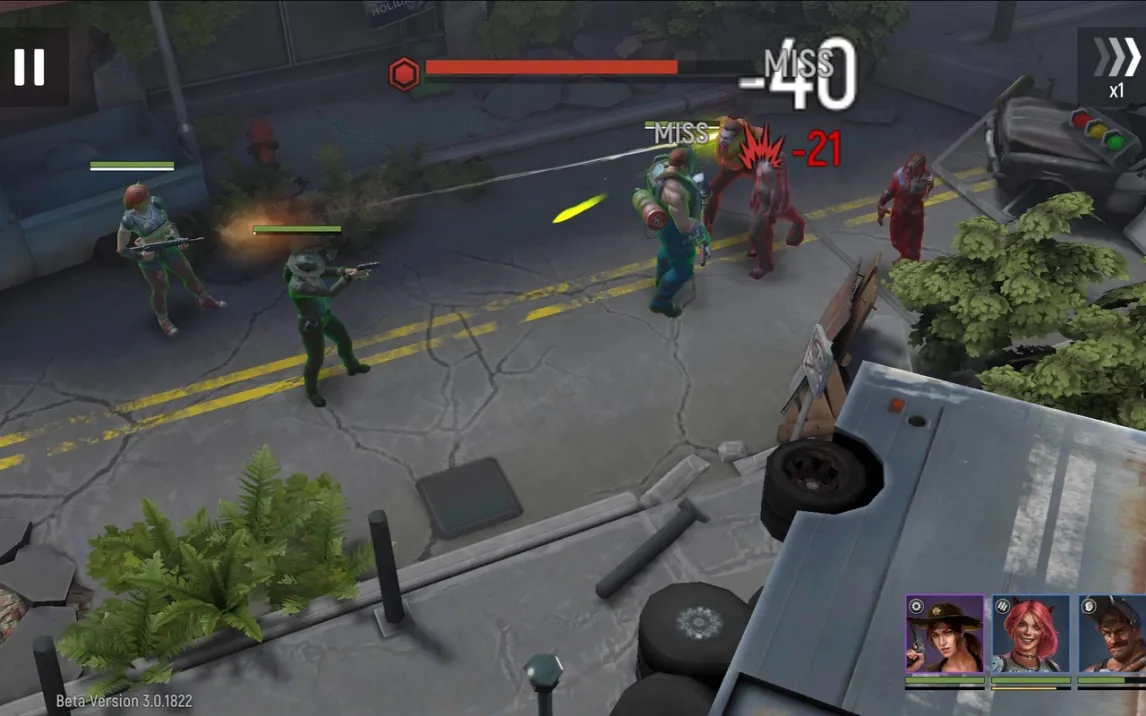Toggle the x1 battle speed button
The width and height of the screenshot is (1146, 716).
coord(1114,66)
